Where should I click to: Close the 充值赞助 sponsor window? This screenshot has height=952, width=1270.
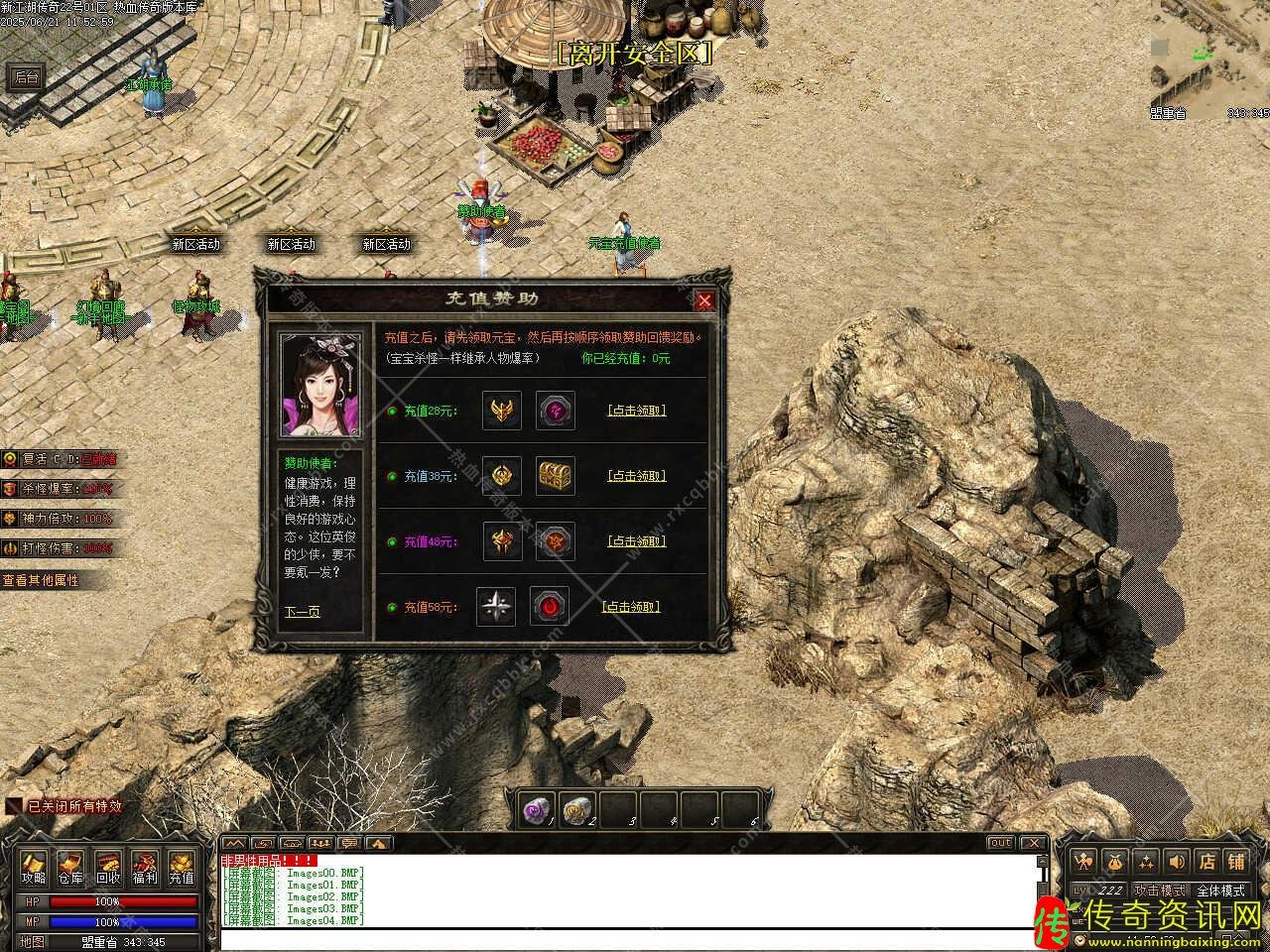coord(704,300)
